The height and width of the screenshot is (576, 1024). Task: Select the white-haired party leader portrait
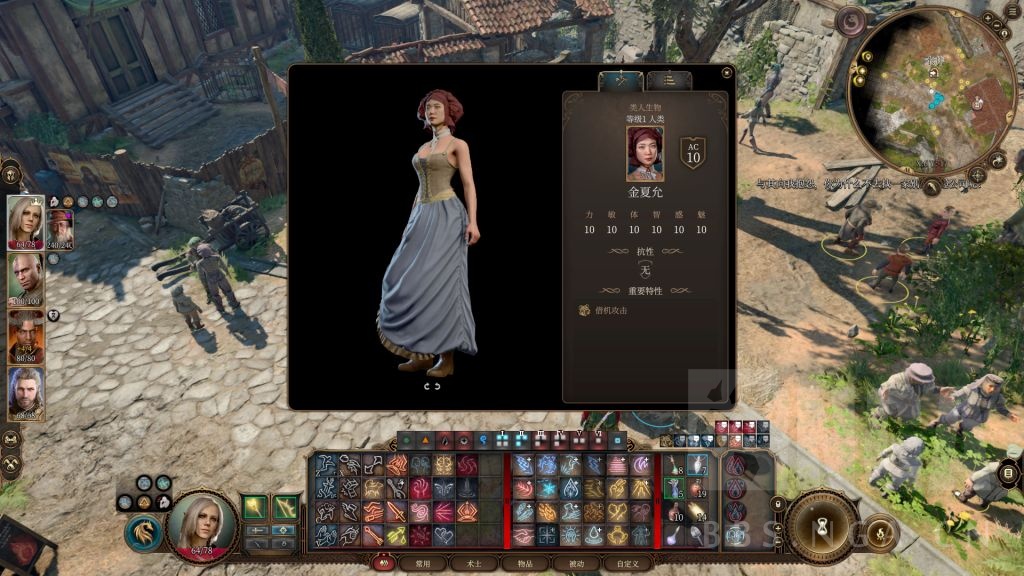coord(26,220)
